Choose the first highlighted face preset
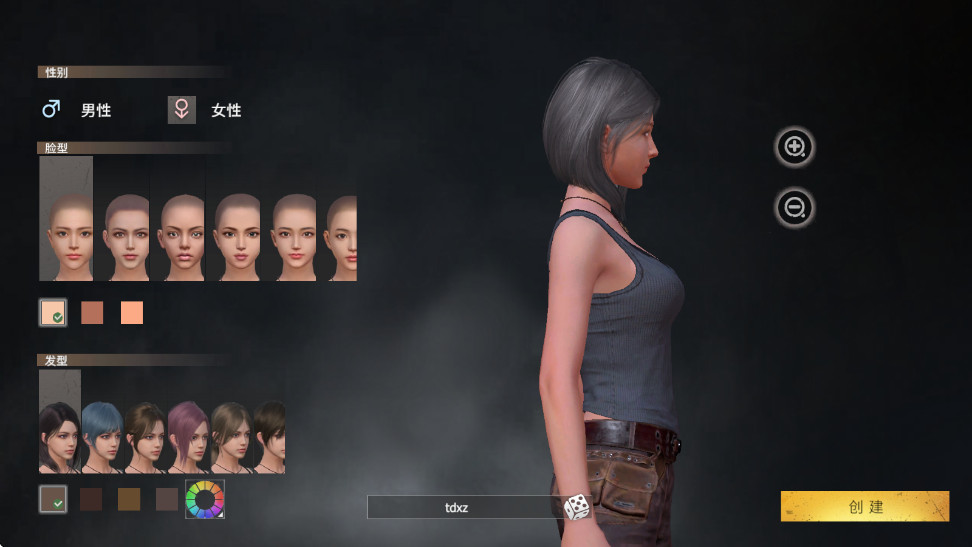Image resolution: width=972 pixels, height=547 pixels. pyautogui.click(x=66, y=218)
